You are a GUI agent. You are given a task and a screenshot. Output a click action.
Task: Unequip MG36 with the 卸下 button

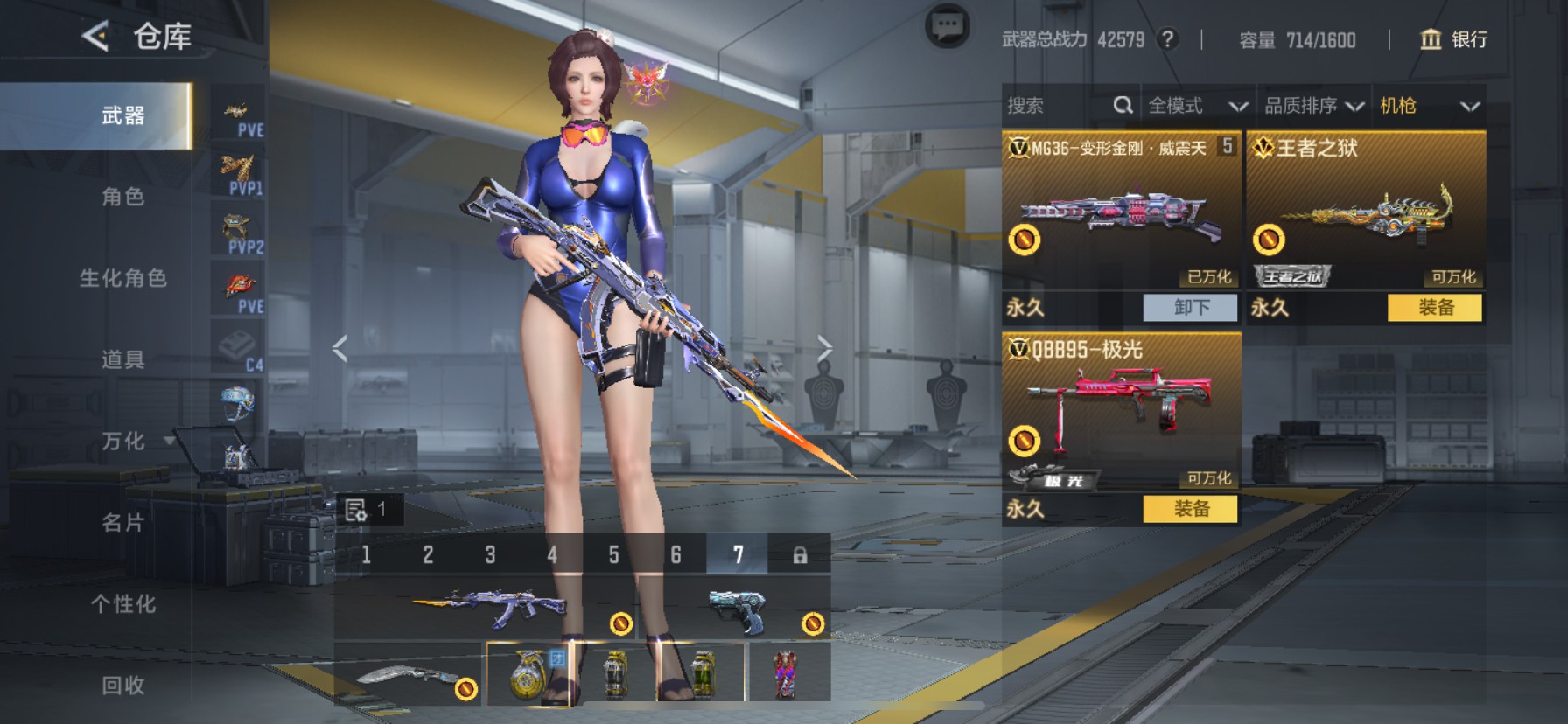coord(1190,308)
